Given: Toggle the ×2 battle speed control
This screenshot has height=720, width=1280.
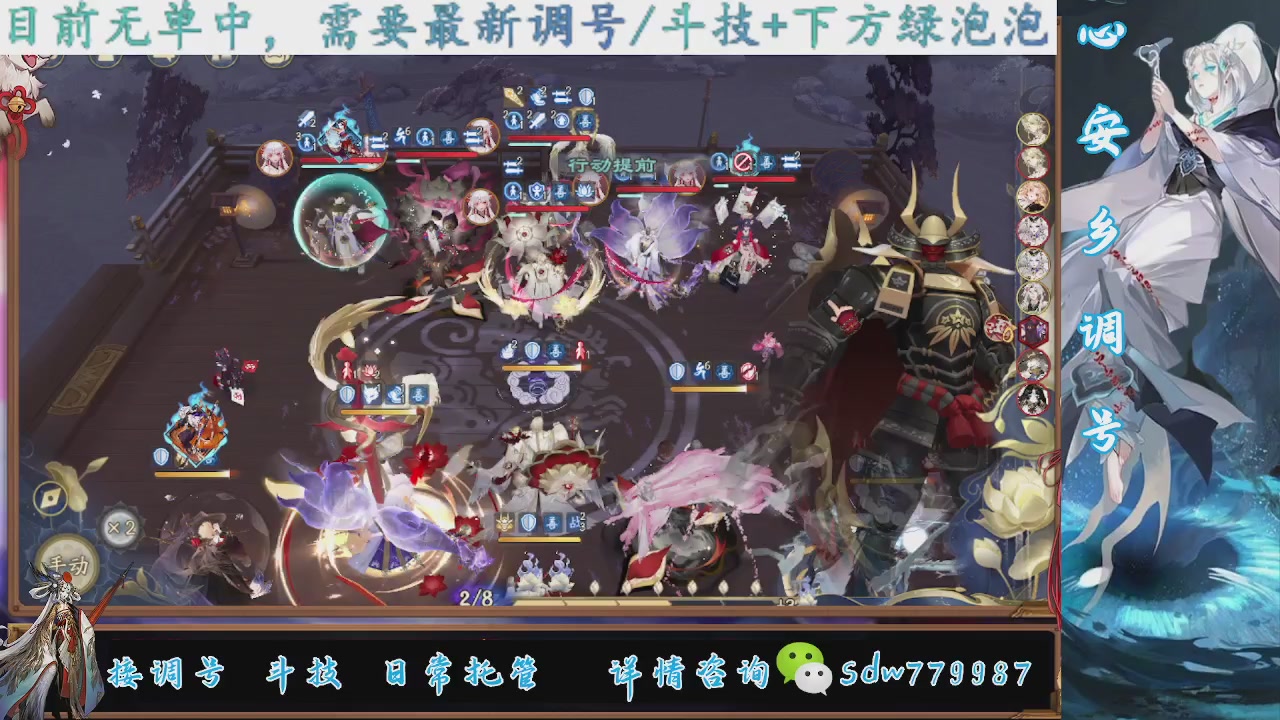Looking at the screenshot, I should 121,527.
